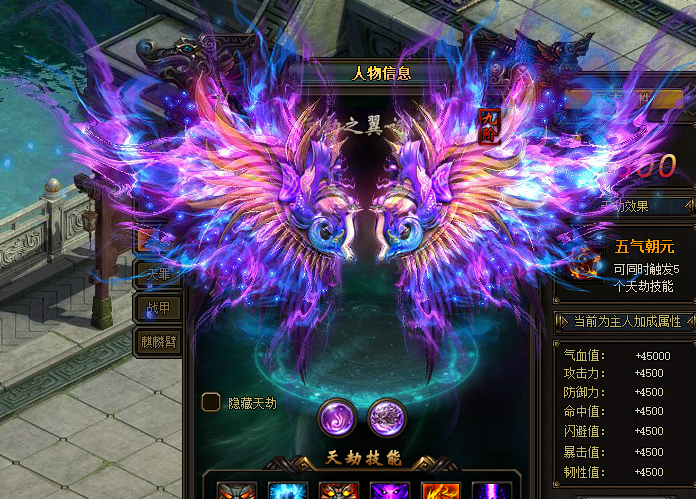Click the purple crystal orb button
Viewport: 696px width, 499px height.
pyautogui.click(x=385, y=416)
